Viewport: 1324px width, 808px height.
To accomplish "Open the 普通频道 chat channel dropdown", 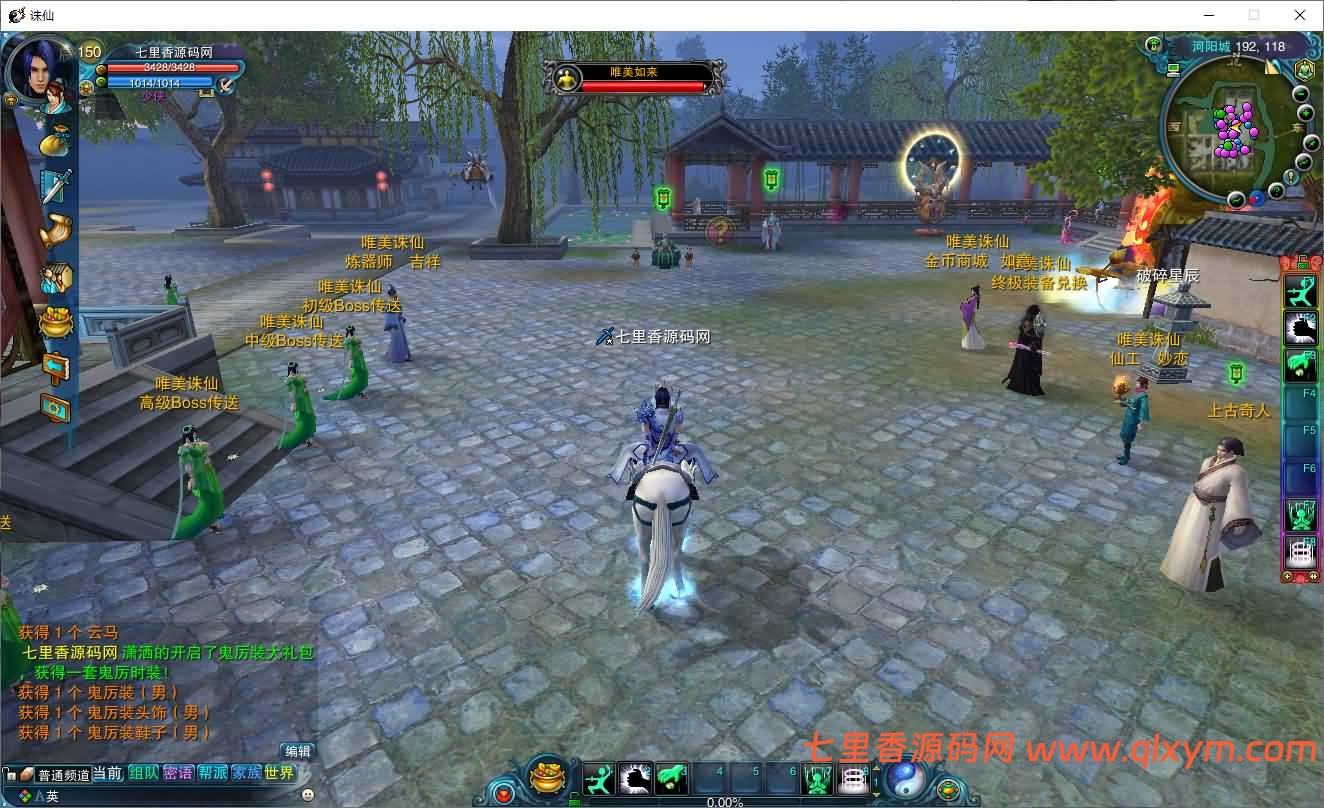I will point(64,774).
